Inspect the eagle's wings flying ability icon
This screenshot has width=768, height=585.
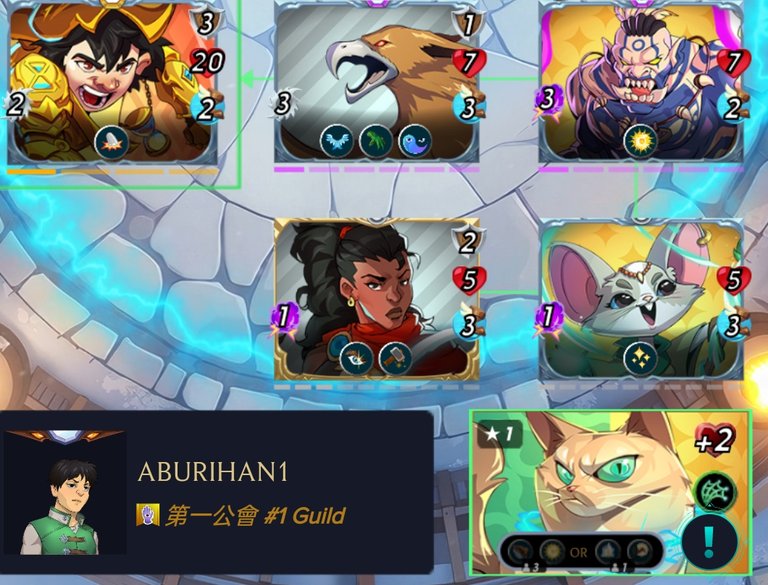[337, 140]
